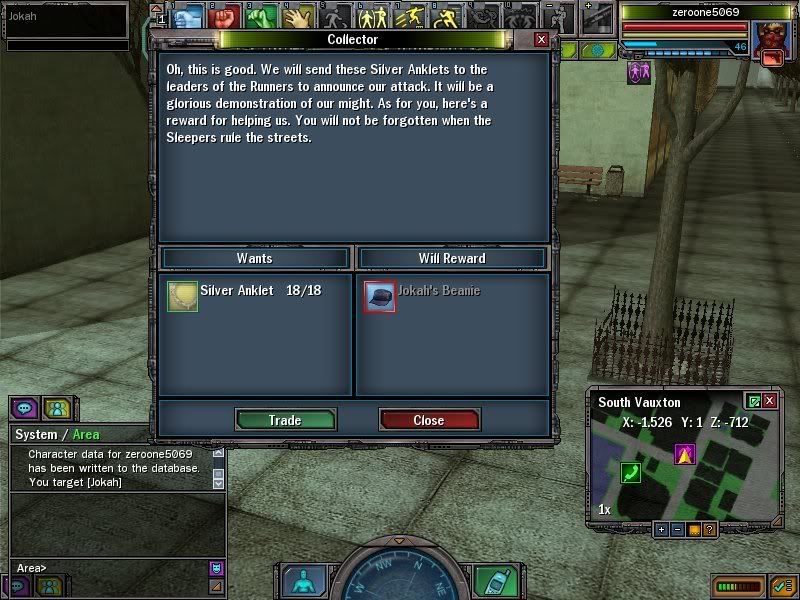Zoom in the minimap with the plus button
This screenshot has height=600, width=800.
[661, 529]
